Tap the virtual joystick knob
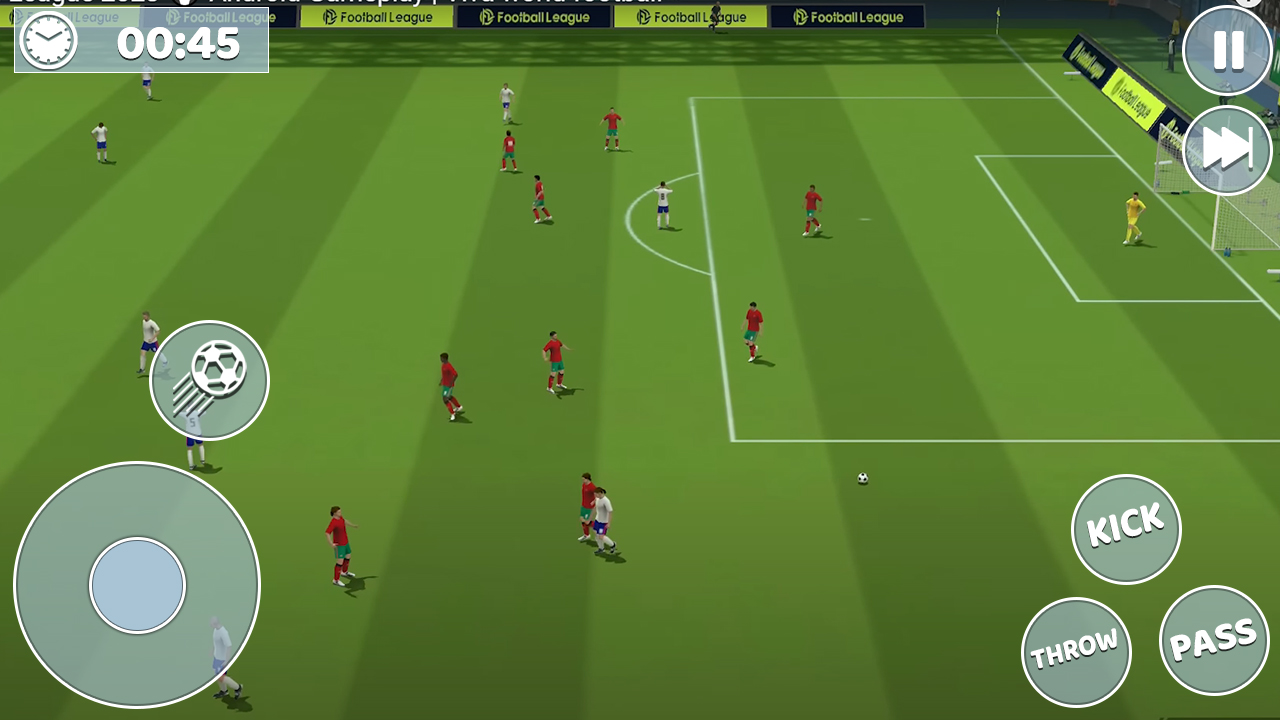The height and width of the screenshot is (720, 1280). [136, 584]
